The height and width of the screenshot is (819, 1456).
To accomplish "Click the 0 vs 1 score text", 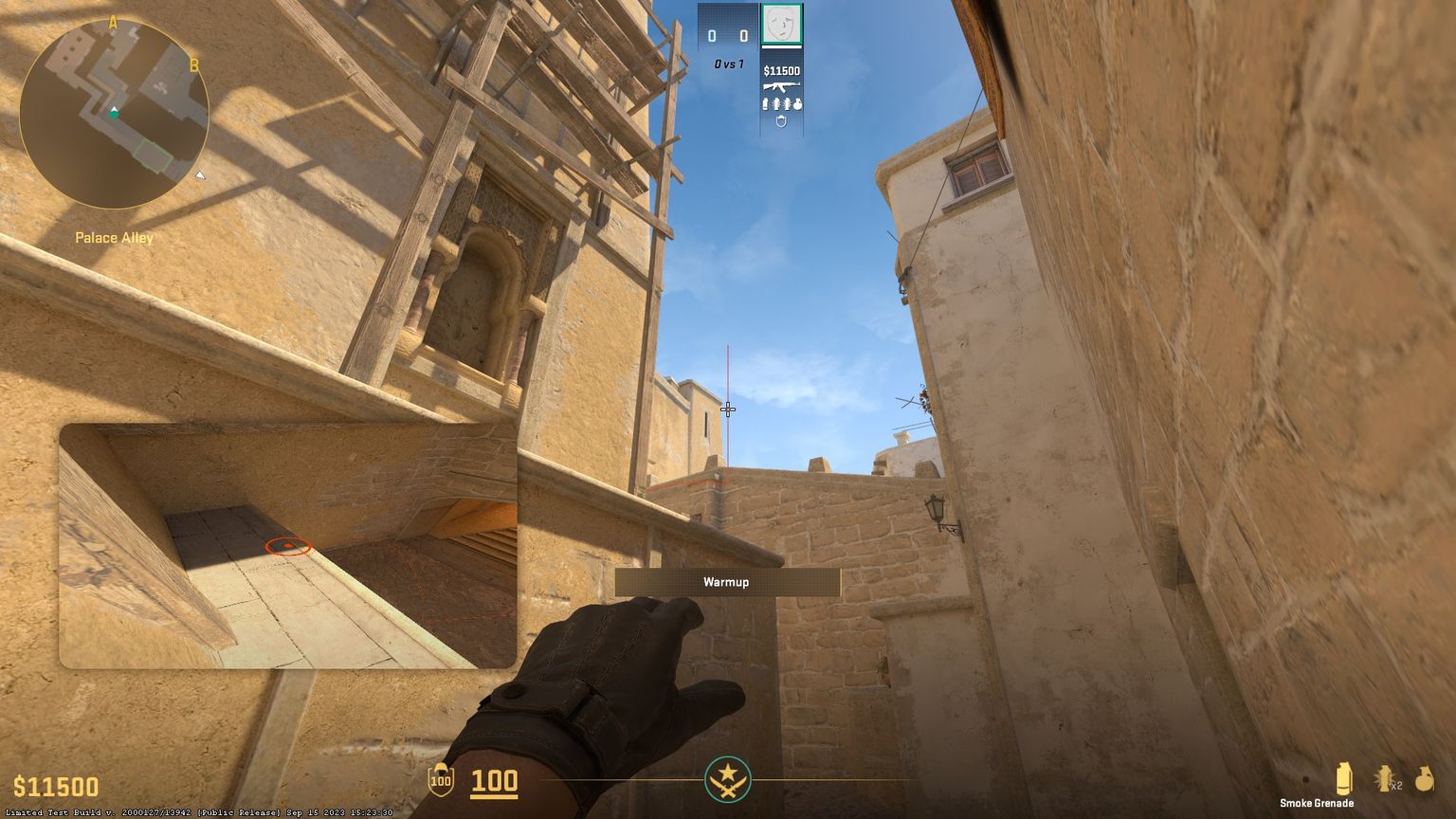I will pos(728,64).
